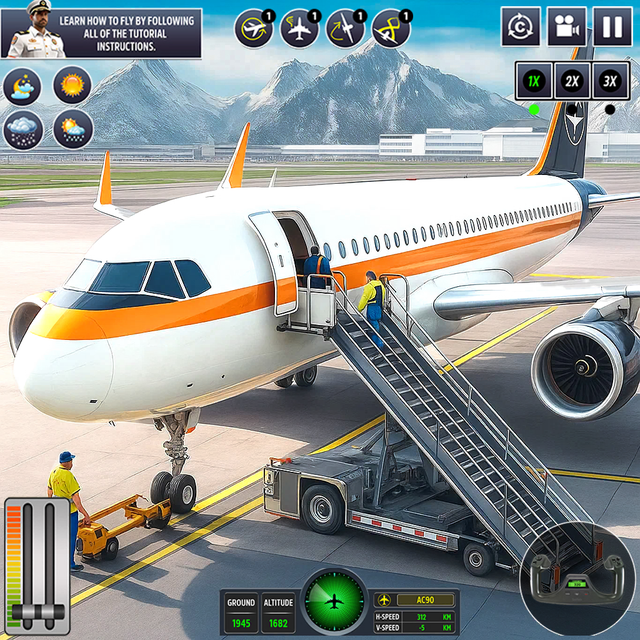Pick the partly cloudy rain weather icon
The height and width of the screenshot is (640, 640).
[x=73, y=128]
